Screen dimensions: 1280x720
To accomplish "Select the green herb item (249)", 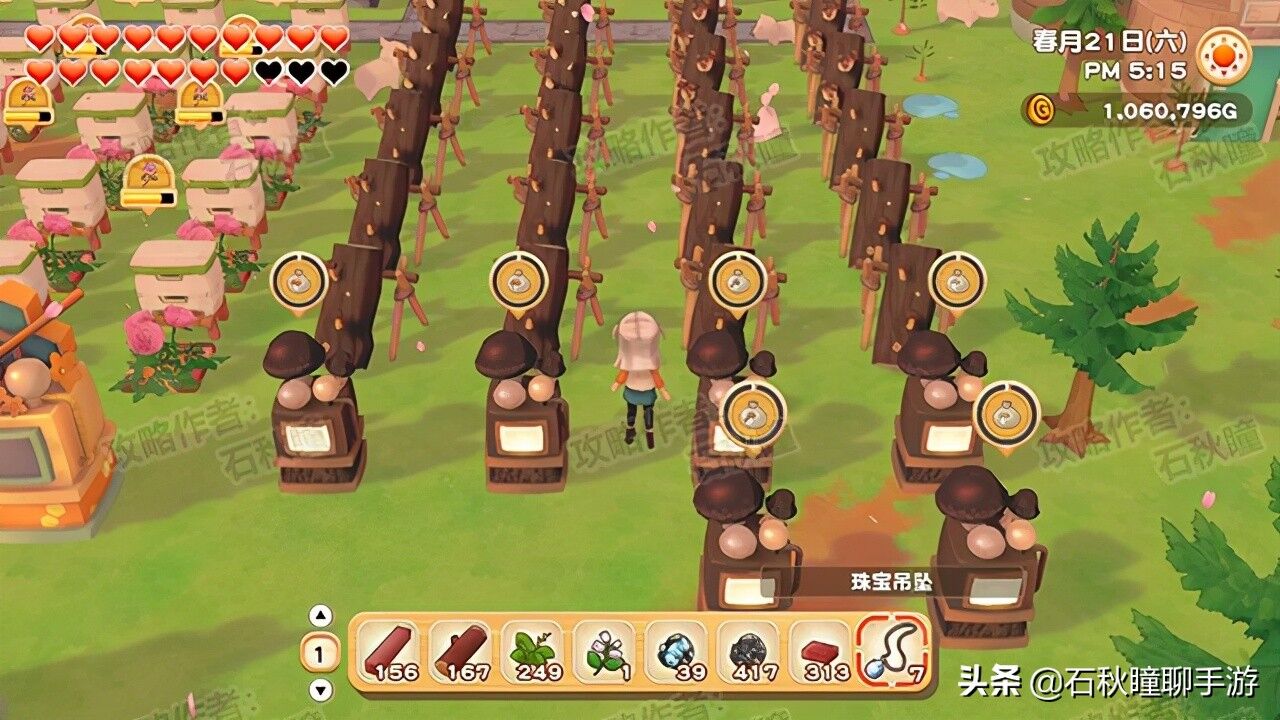I will pyautogui.click(x=535, y=652).
